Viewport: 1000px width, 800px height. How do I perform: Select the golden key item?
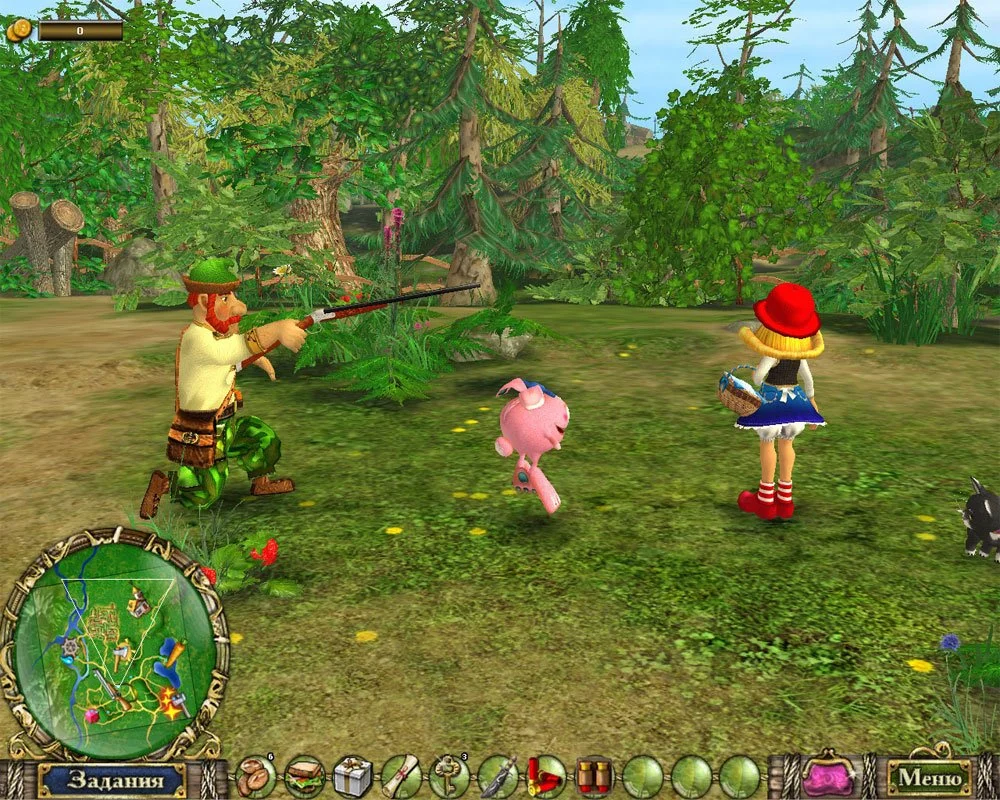click(x=449, y=777)
